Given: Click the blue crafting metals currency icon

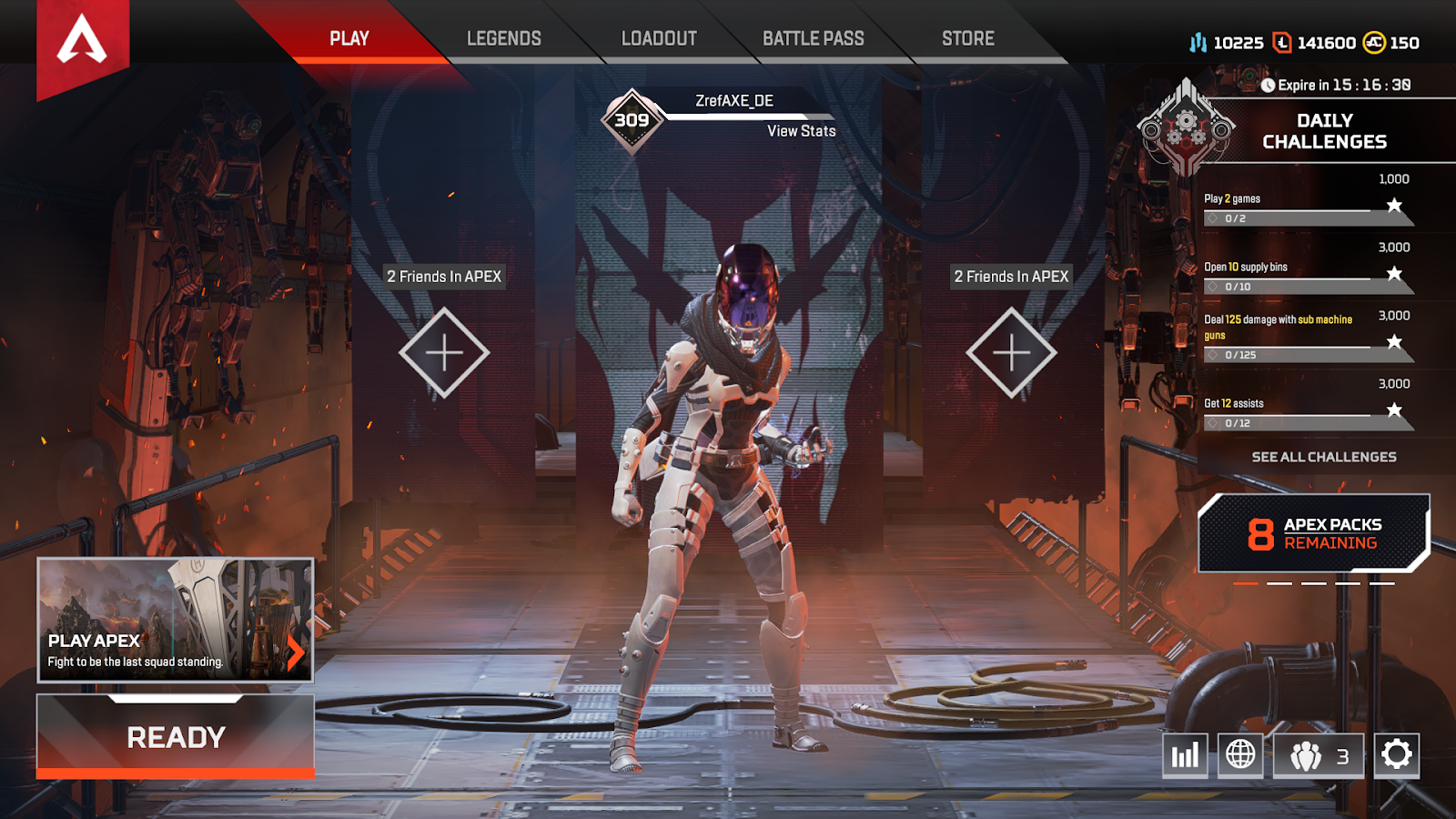Looking at the screenshot, I should tap(1199, 42).
